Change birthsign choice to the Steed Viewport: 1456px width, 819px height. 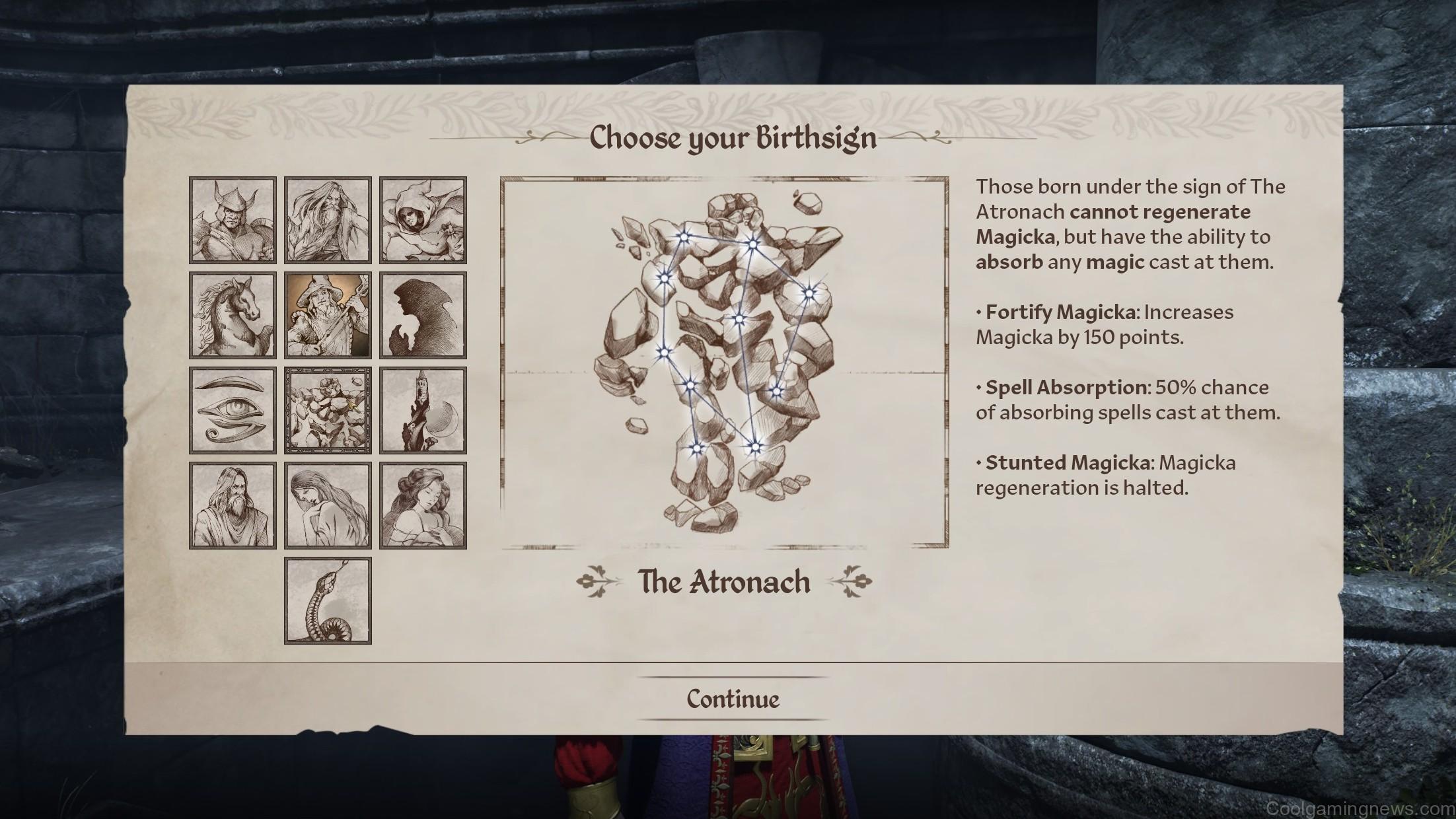click(x=233, y=314)
